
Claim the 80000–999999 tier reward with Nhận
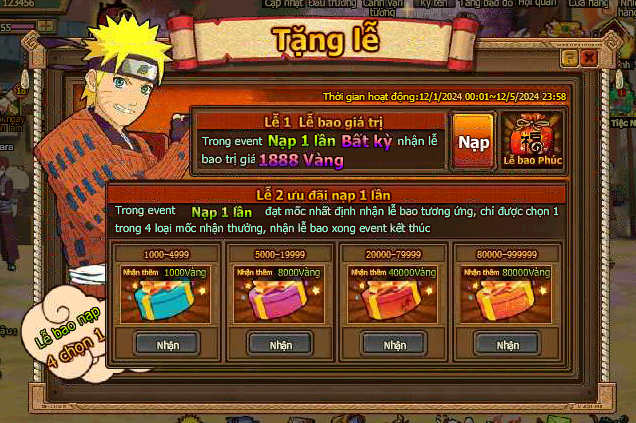(506, 344)
